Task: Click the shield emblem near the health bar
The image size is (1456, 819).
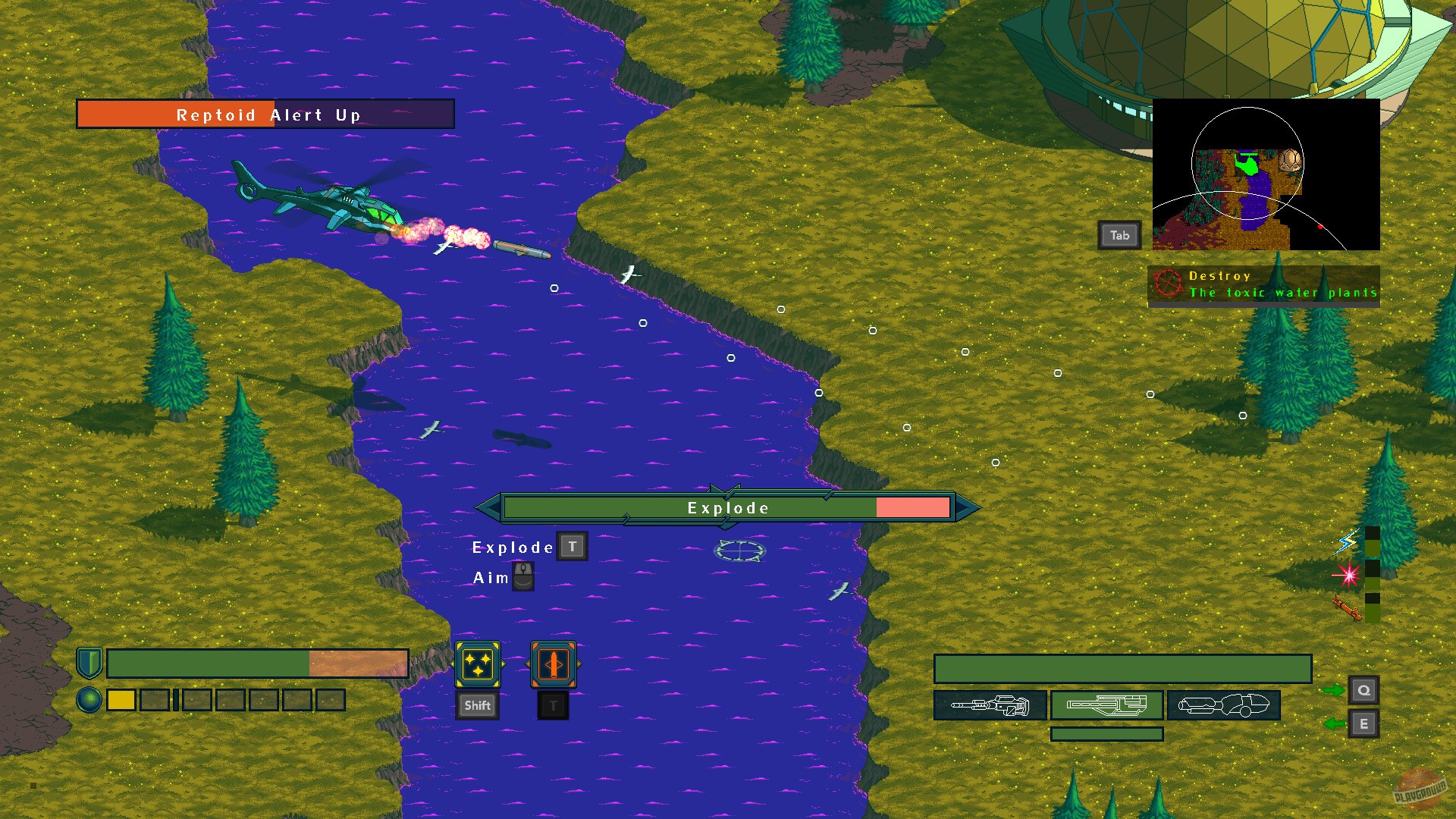Action: pos(89,662)
